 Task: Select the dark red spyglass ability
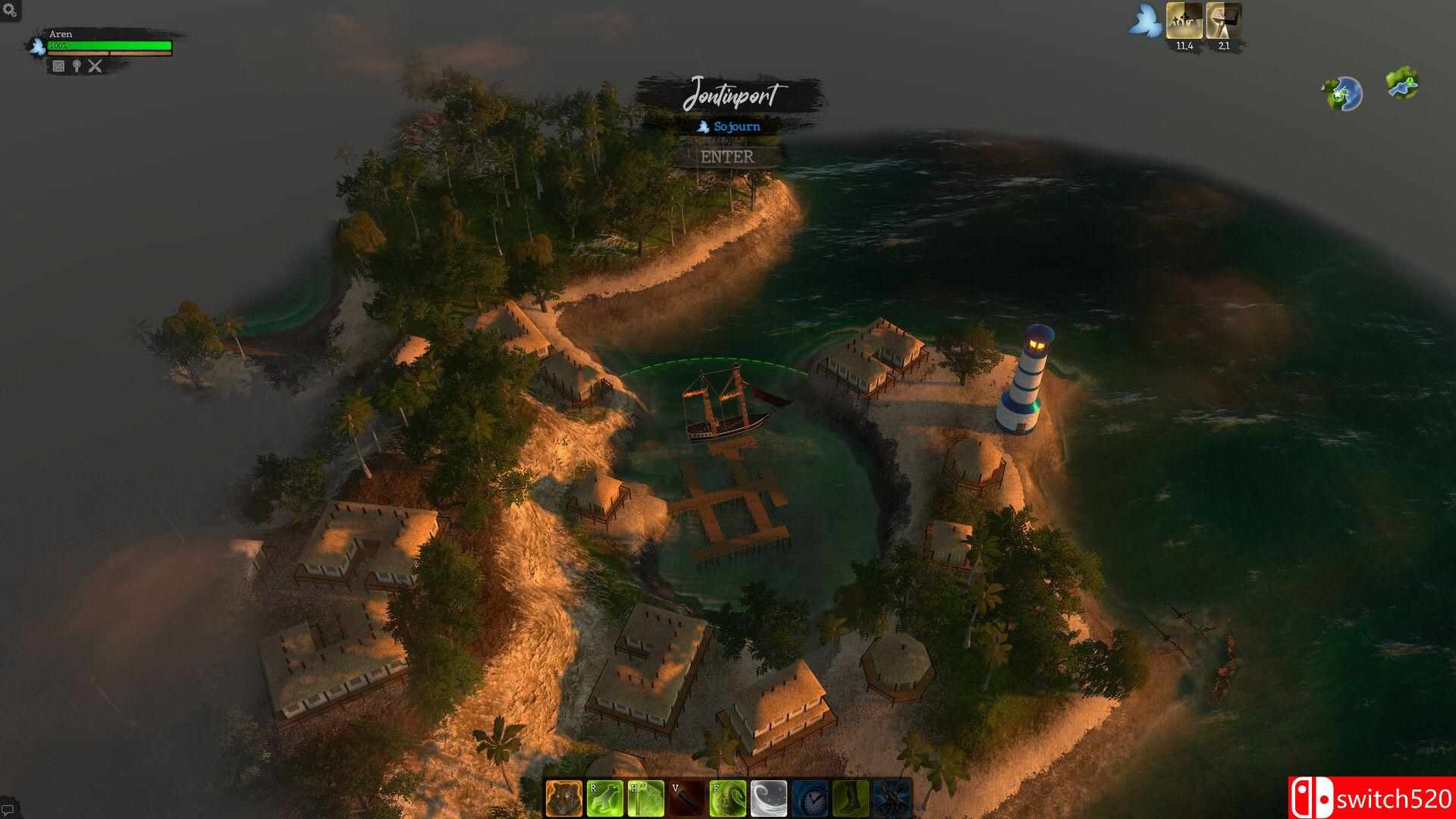[x=686, y=799]
